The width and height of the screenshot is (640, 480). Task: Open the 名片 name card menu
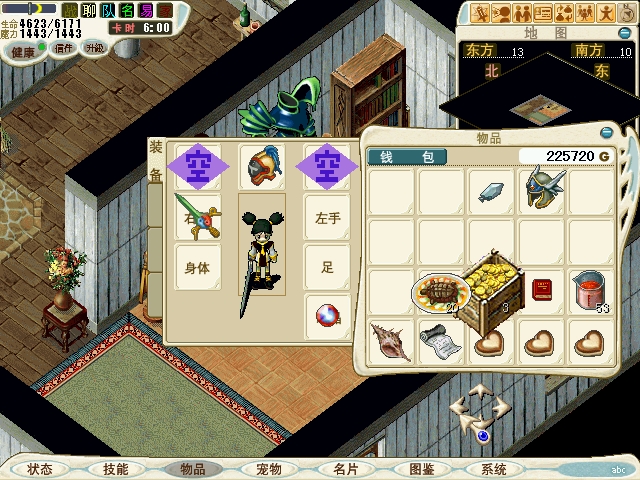coord(345,469)
